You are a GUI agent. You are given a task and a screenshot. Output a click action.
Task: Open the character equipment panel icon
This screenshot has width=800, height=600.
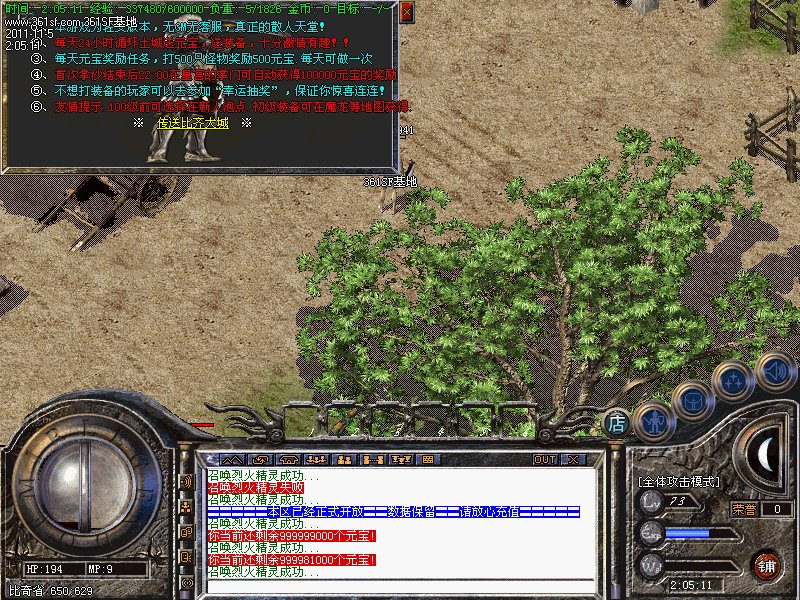[653, 419]
